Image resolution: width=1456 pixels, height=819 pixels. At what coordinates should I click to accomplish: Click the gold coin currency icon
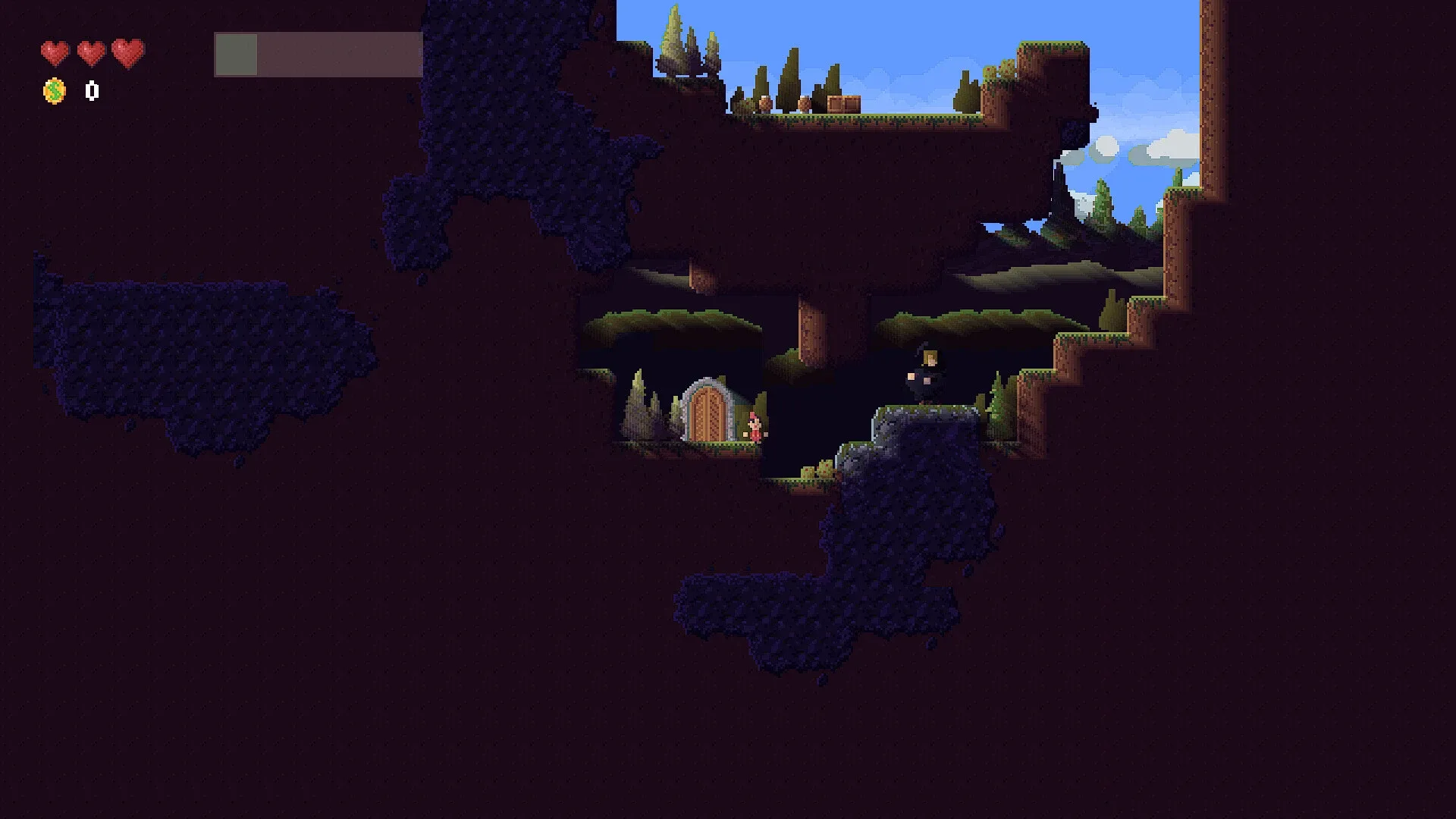tap(53, 92)
